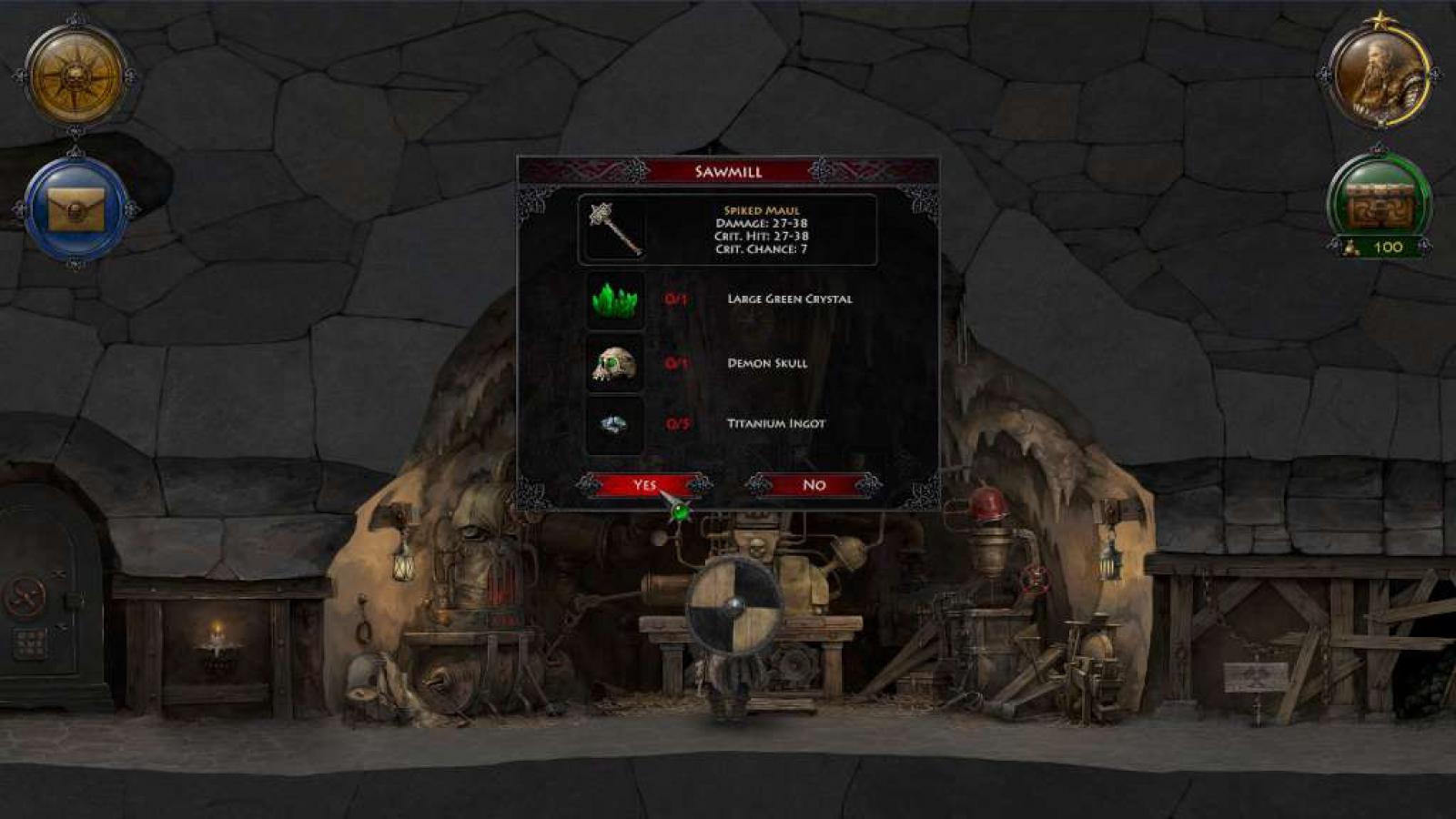Select the Spiked Maul item icon

[615, 229]
